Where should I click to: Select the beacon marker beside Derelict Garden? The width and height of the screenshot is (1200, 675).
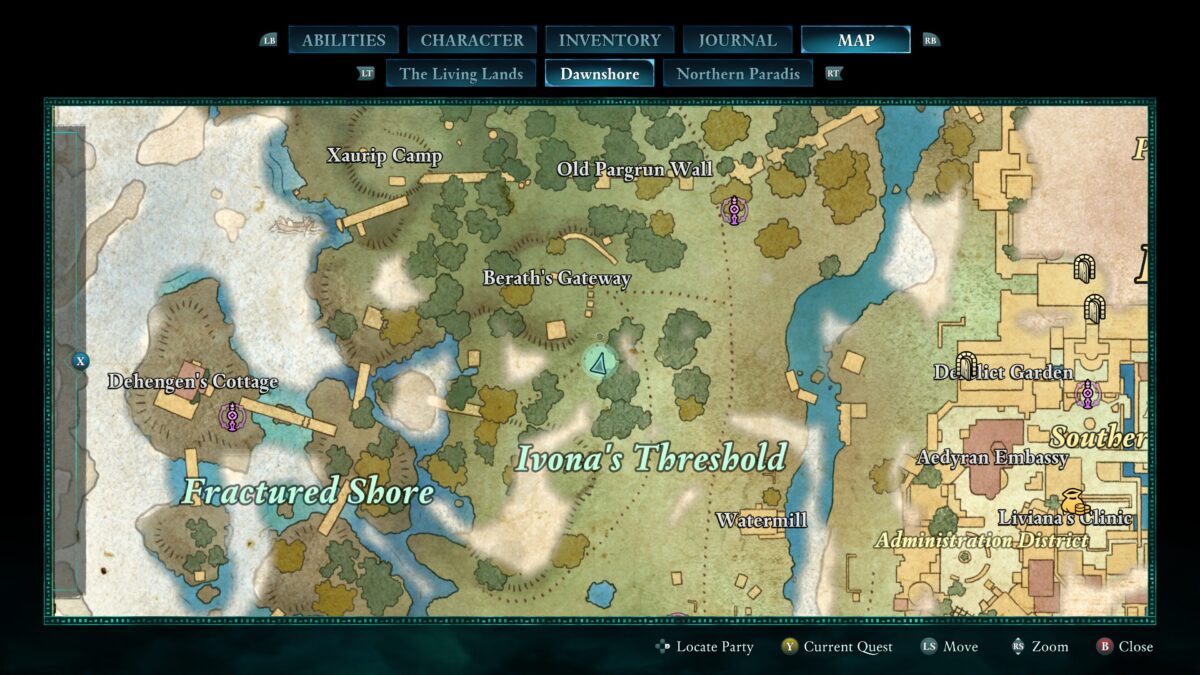tap(1087, 394)
